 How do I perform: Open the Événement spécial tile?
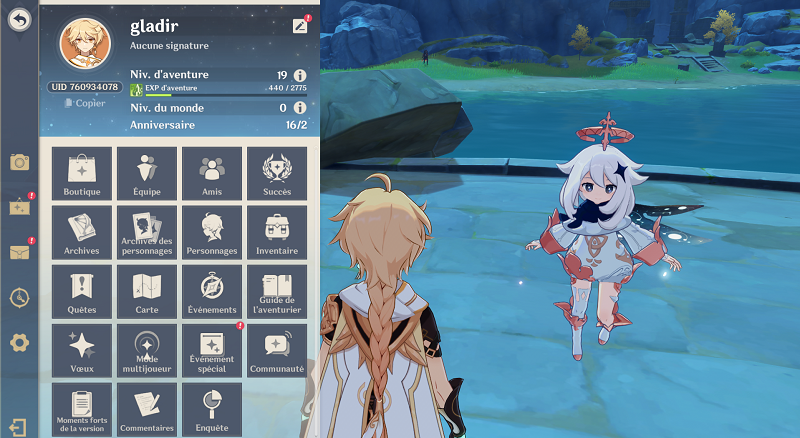[211, 351]
